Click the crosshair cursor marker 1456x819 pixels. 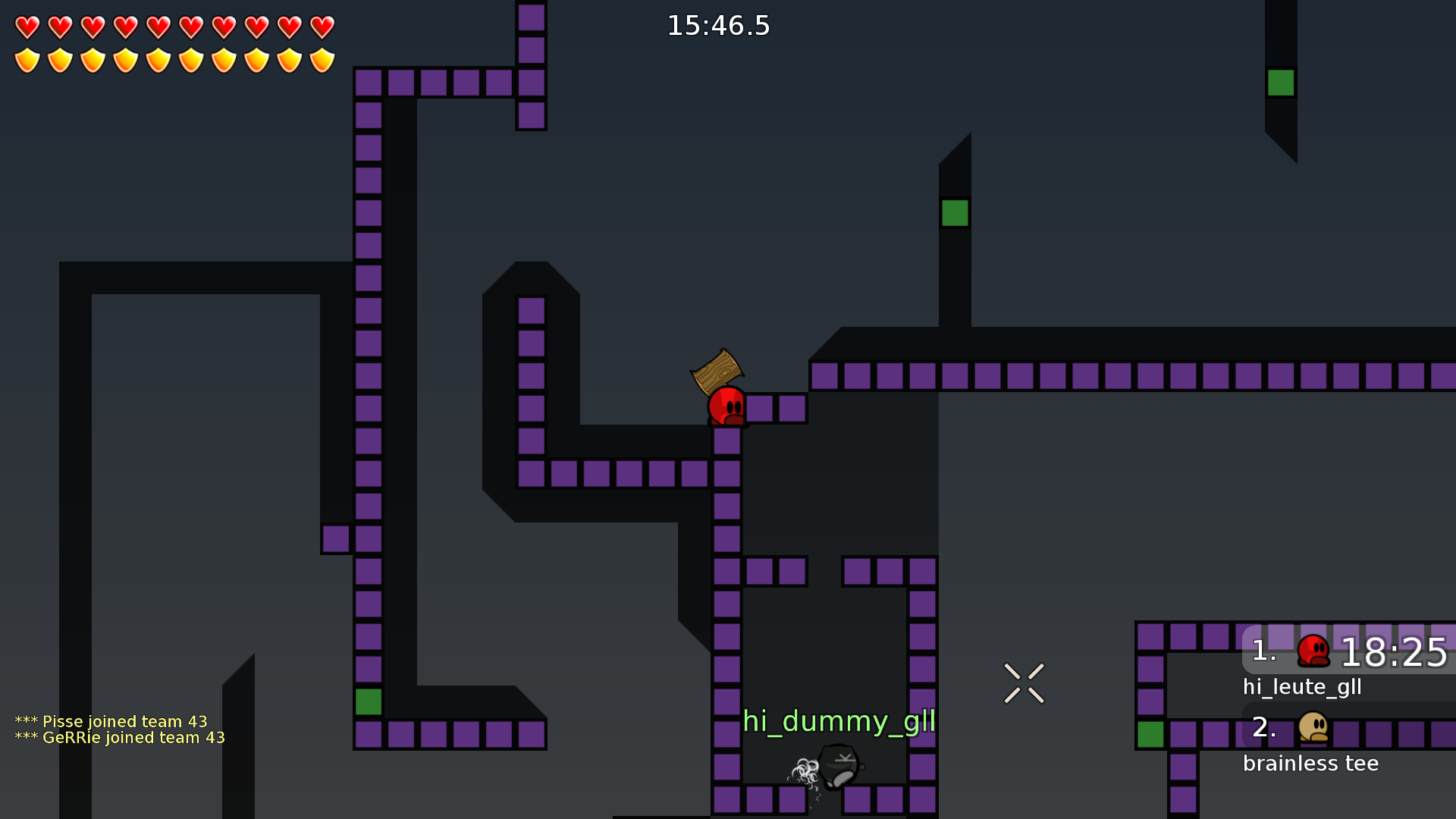click(x=1024, y=682)
